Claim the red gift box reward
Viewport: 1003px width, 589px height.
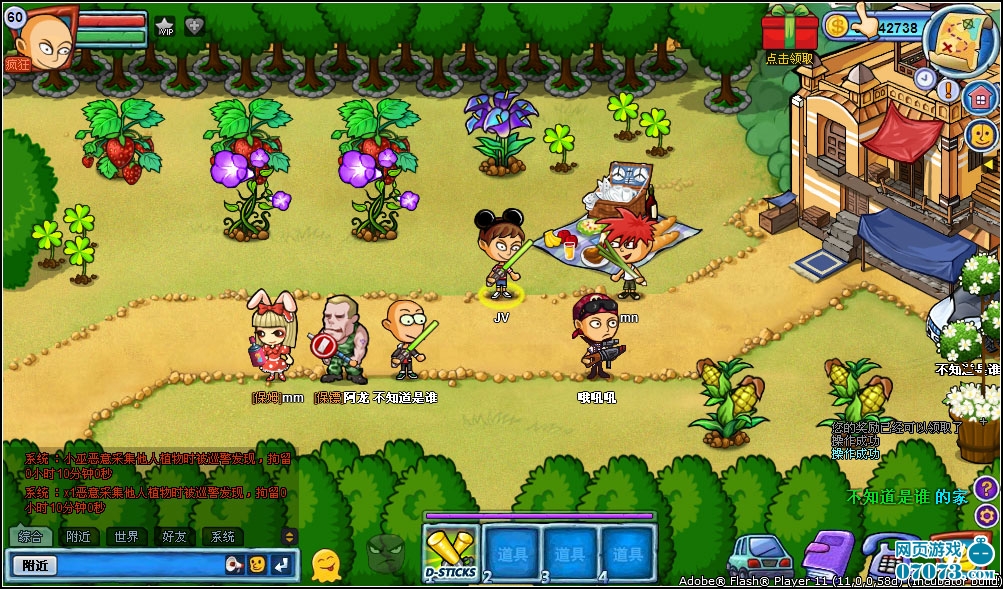click(789, 28)
